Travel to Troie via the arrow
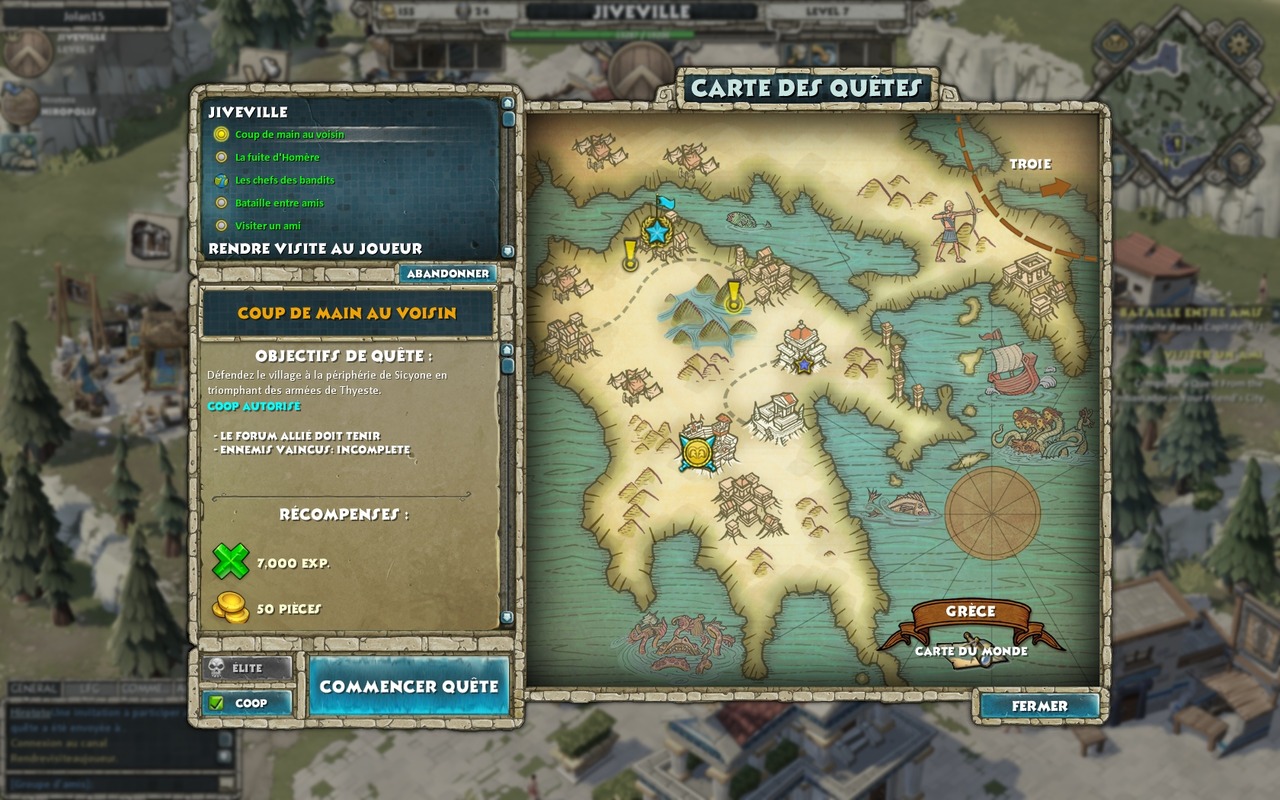This screenshot has width=1280, height=800. click(1054, 188)
